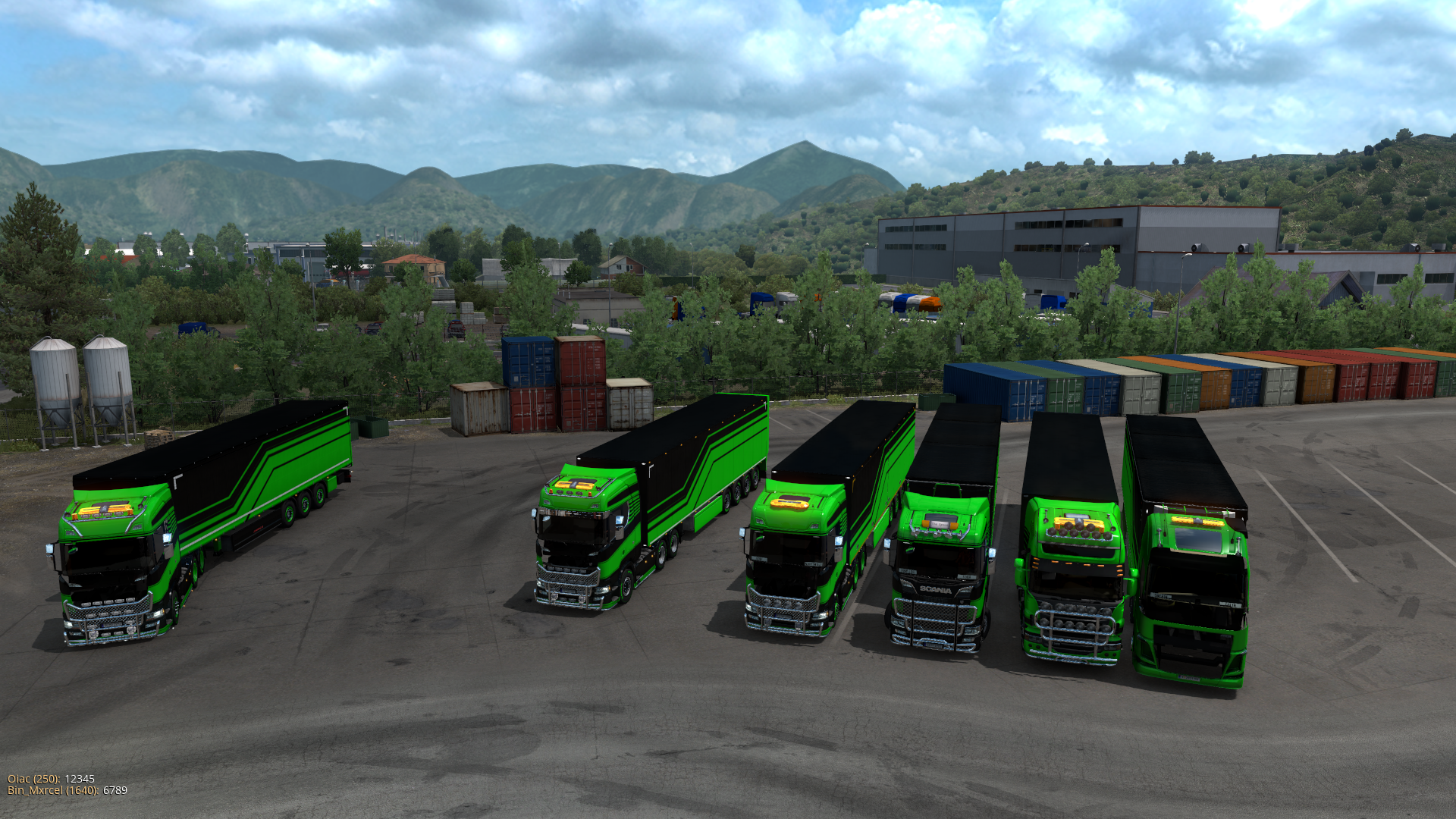
Task: Select Oiac's chat message
Action: click(80, 779)
